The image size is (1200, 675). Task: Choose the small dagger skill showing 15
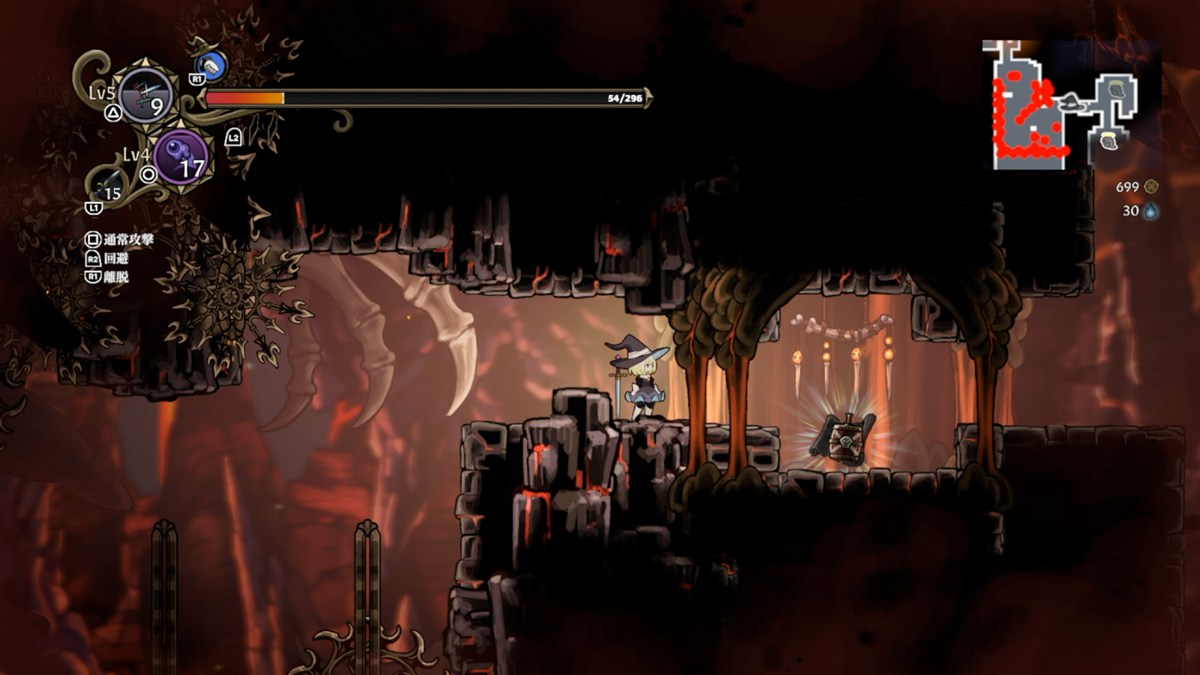point(109,186)
